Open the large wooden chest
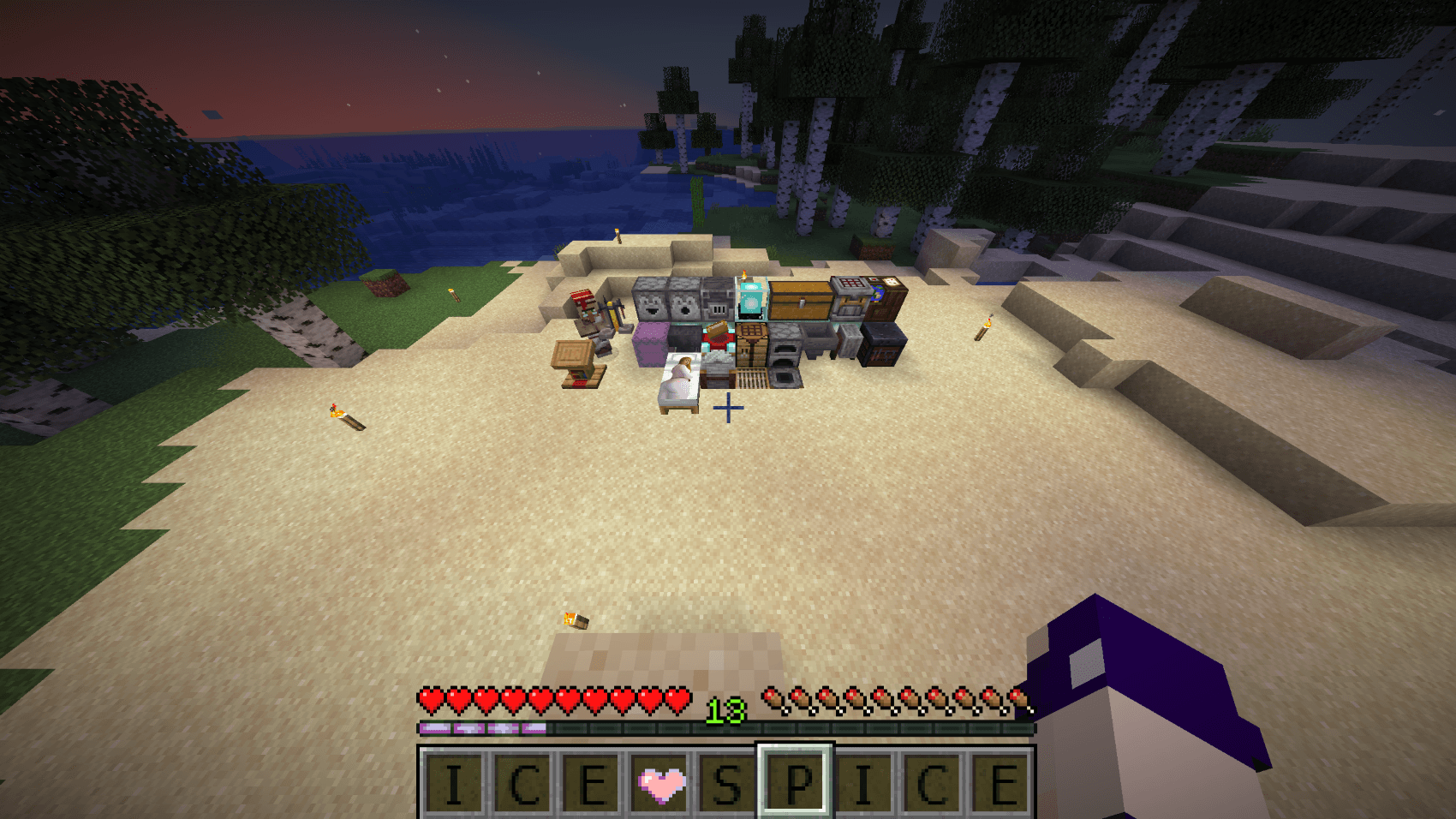Image resolution: width=1456 pixels, height=819 pixels. 800,299
